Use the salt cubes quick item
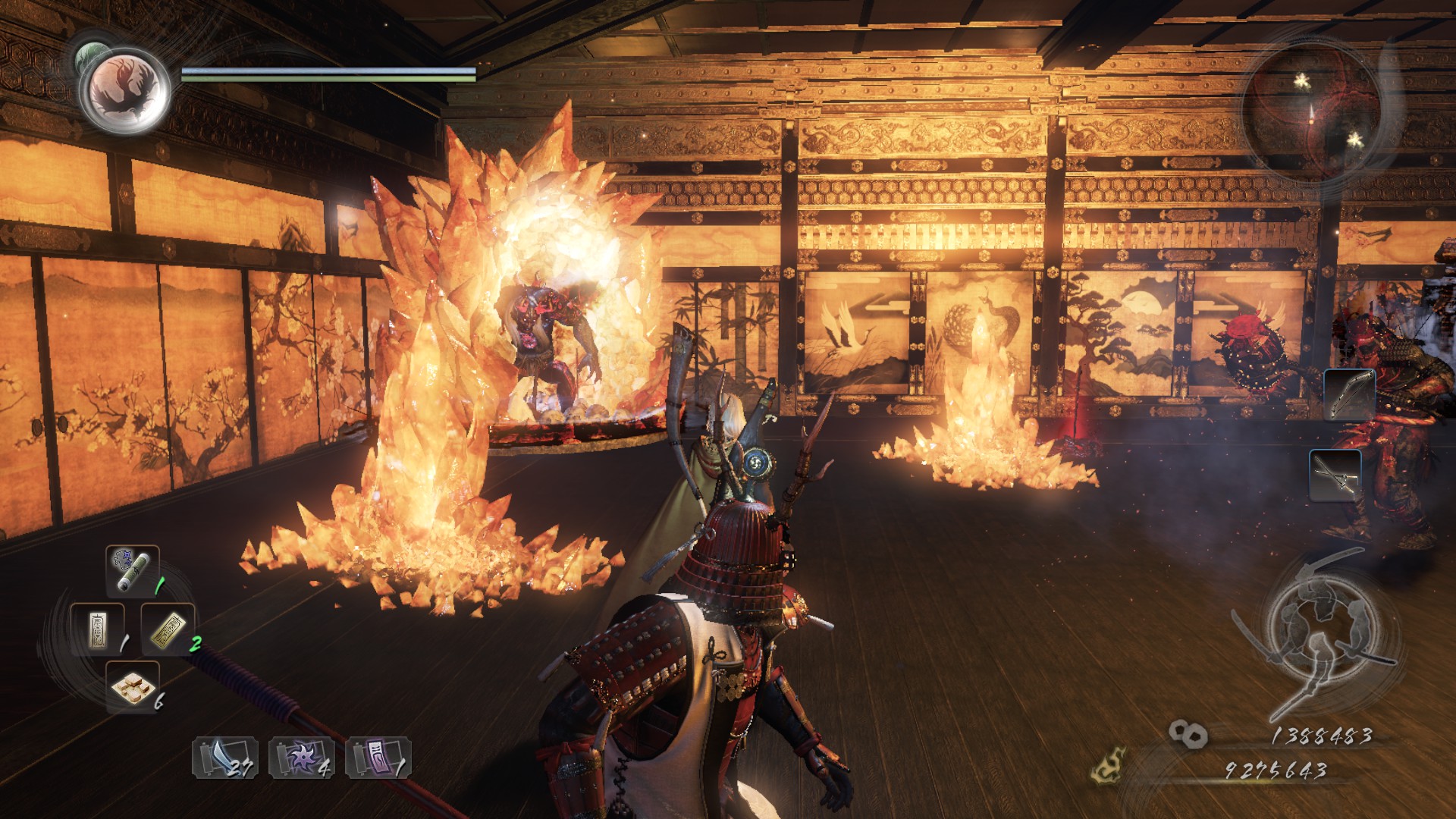Screen dimensions: 1456x819 pos(132,686)
